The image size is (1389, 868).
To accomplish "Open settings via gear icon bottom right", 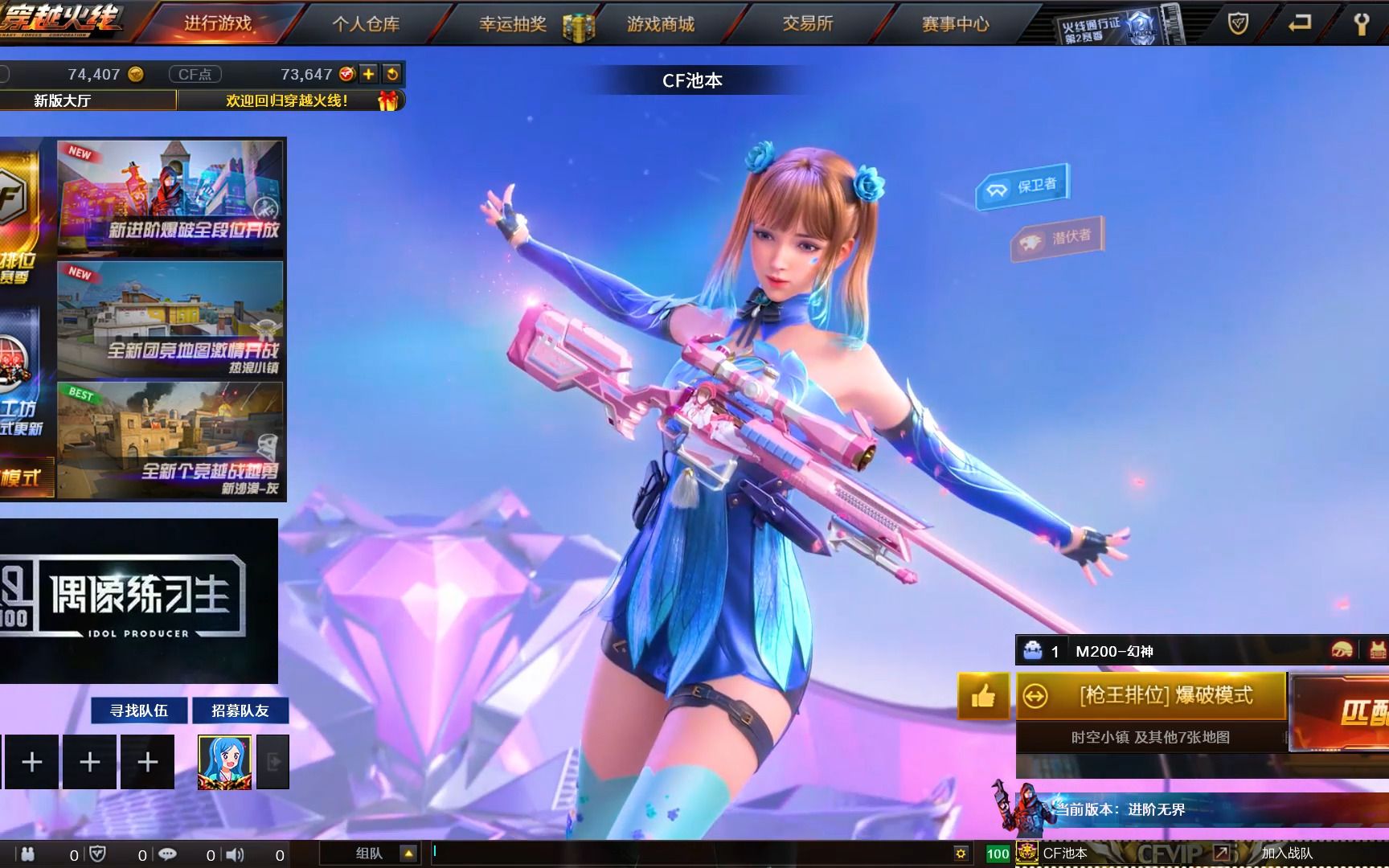I will pos(961,854).
